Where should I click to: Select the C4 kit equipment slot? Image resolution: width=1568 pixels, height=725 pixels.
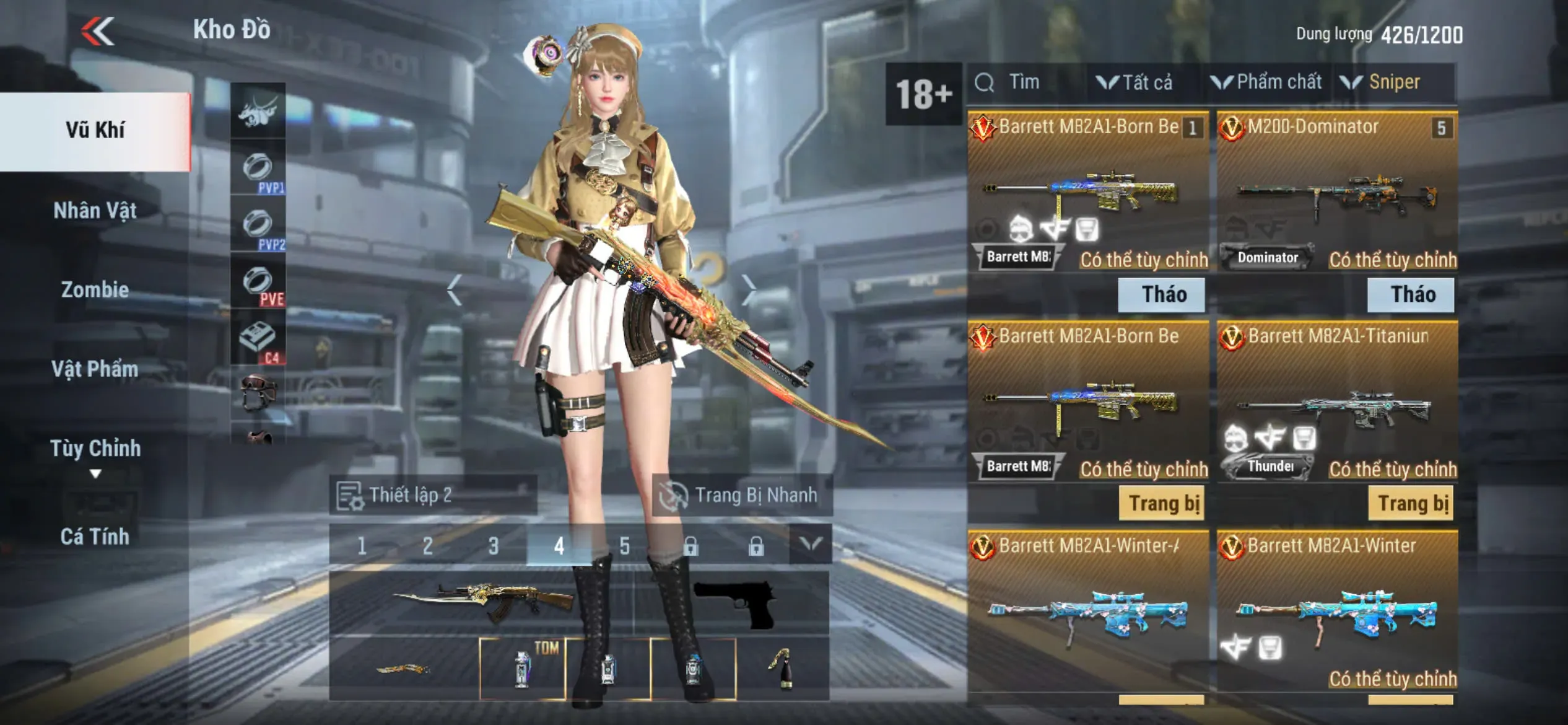258,340
